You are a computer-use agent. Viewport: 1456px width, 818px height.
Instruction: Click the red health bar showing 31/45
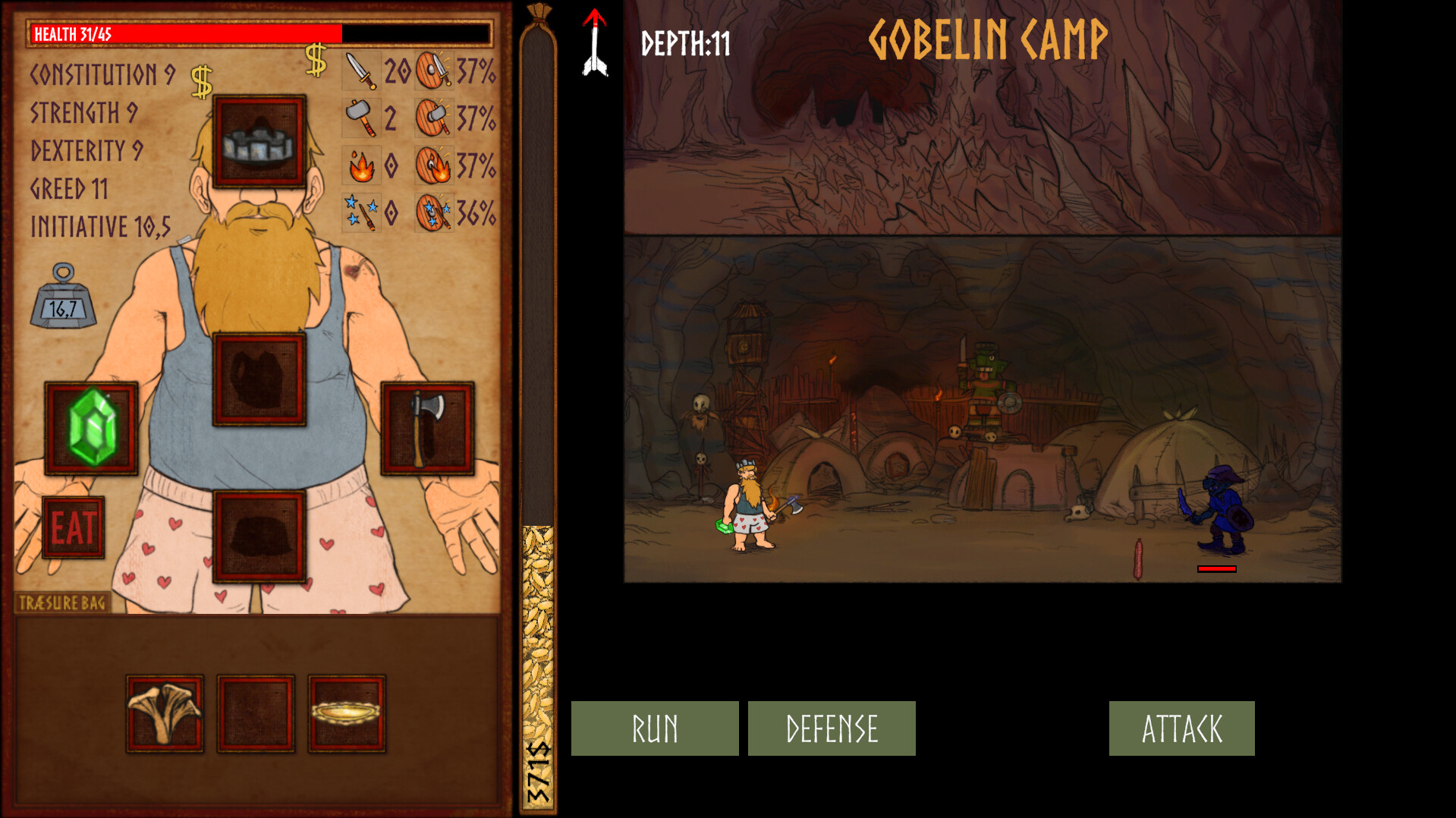click(186, 33)
